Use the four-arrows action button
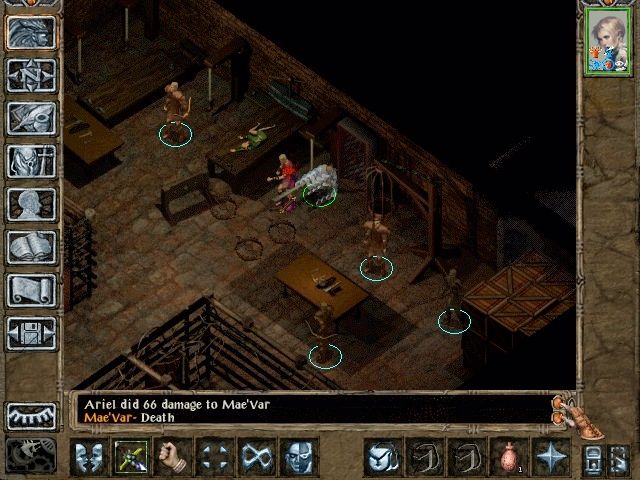Screen dimensions: 640x480 pos(214,457)
